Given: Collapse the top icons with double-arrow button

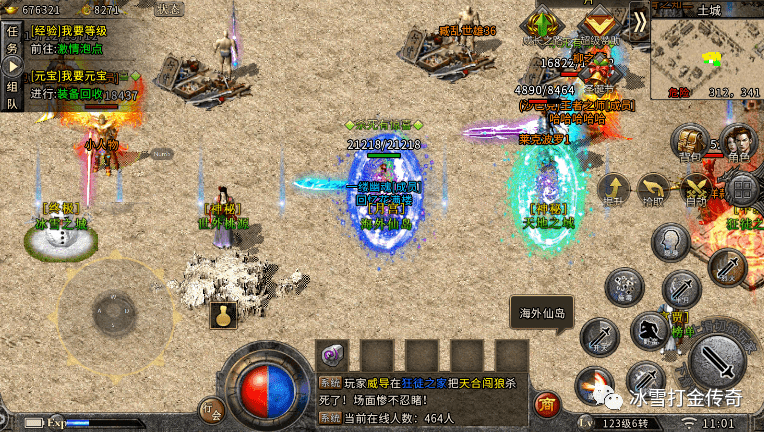Looking at the screenshot, I should pyautogui.click(x=639, y=18).
